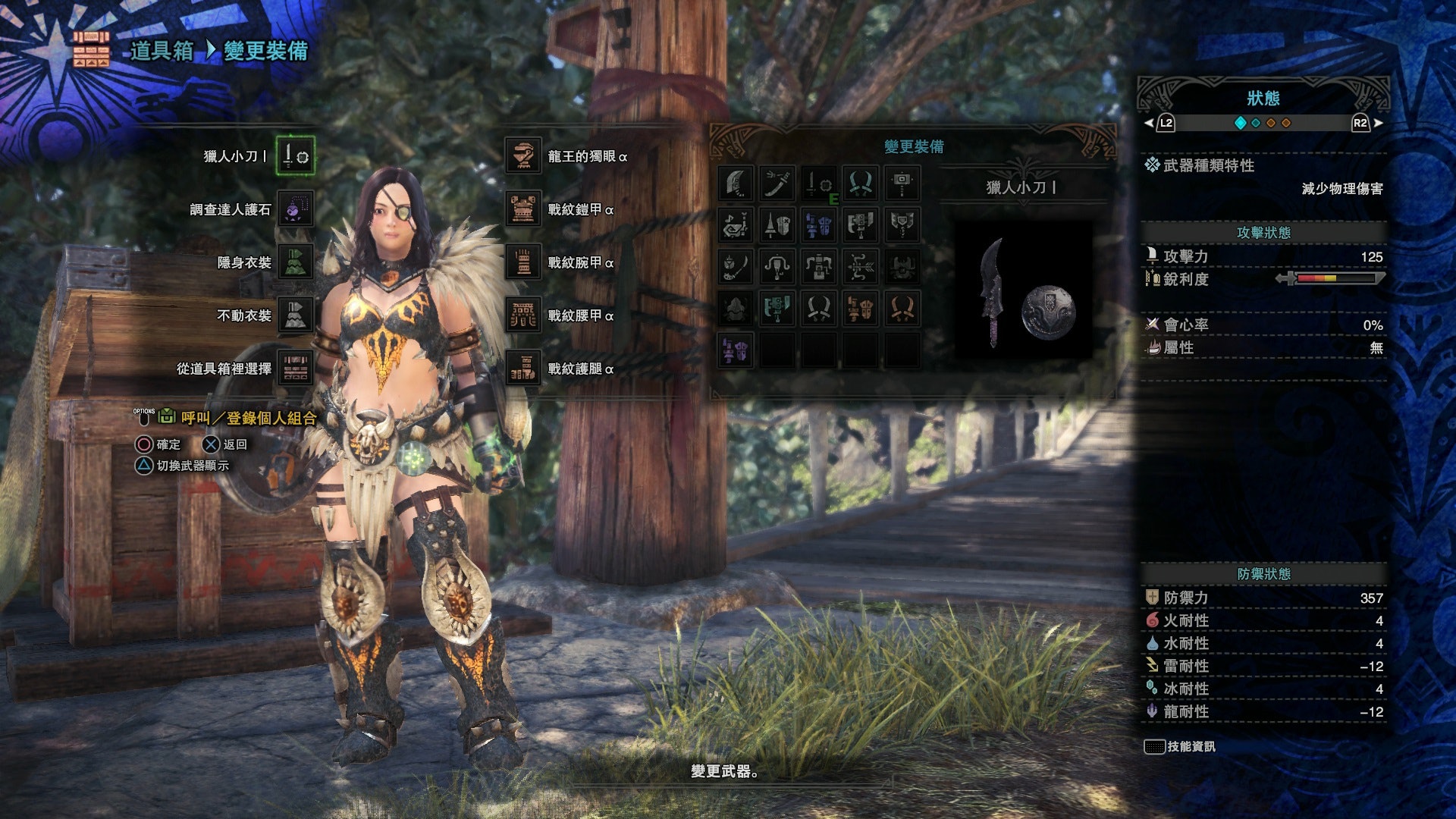Open the 戰紋腕甲α arm armor slot
Screen dimensions: 1456x819
523,262
